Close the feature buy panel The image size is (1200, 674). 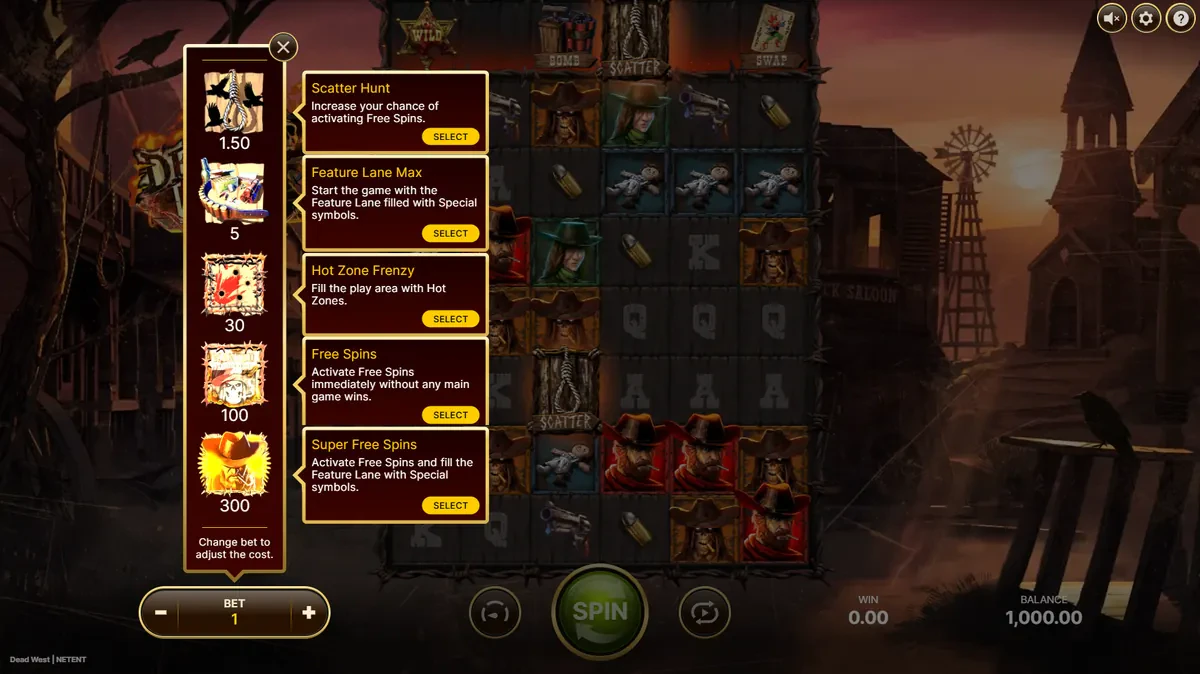point(284,47)
